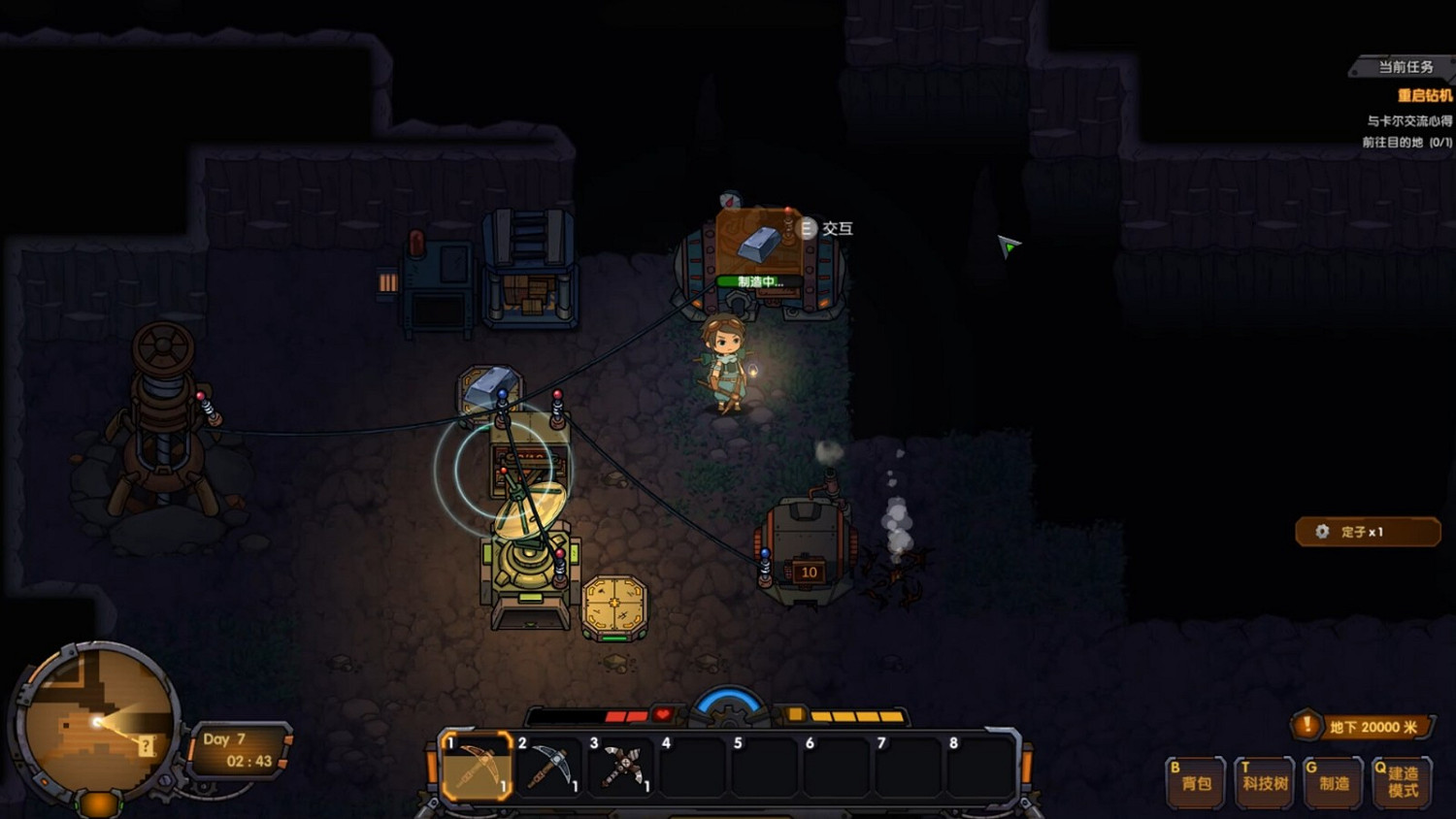Open the 制造 crafting menu
The height and width of the screenshot is (819, 1456).
click(x=1333, y=781)
